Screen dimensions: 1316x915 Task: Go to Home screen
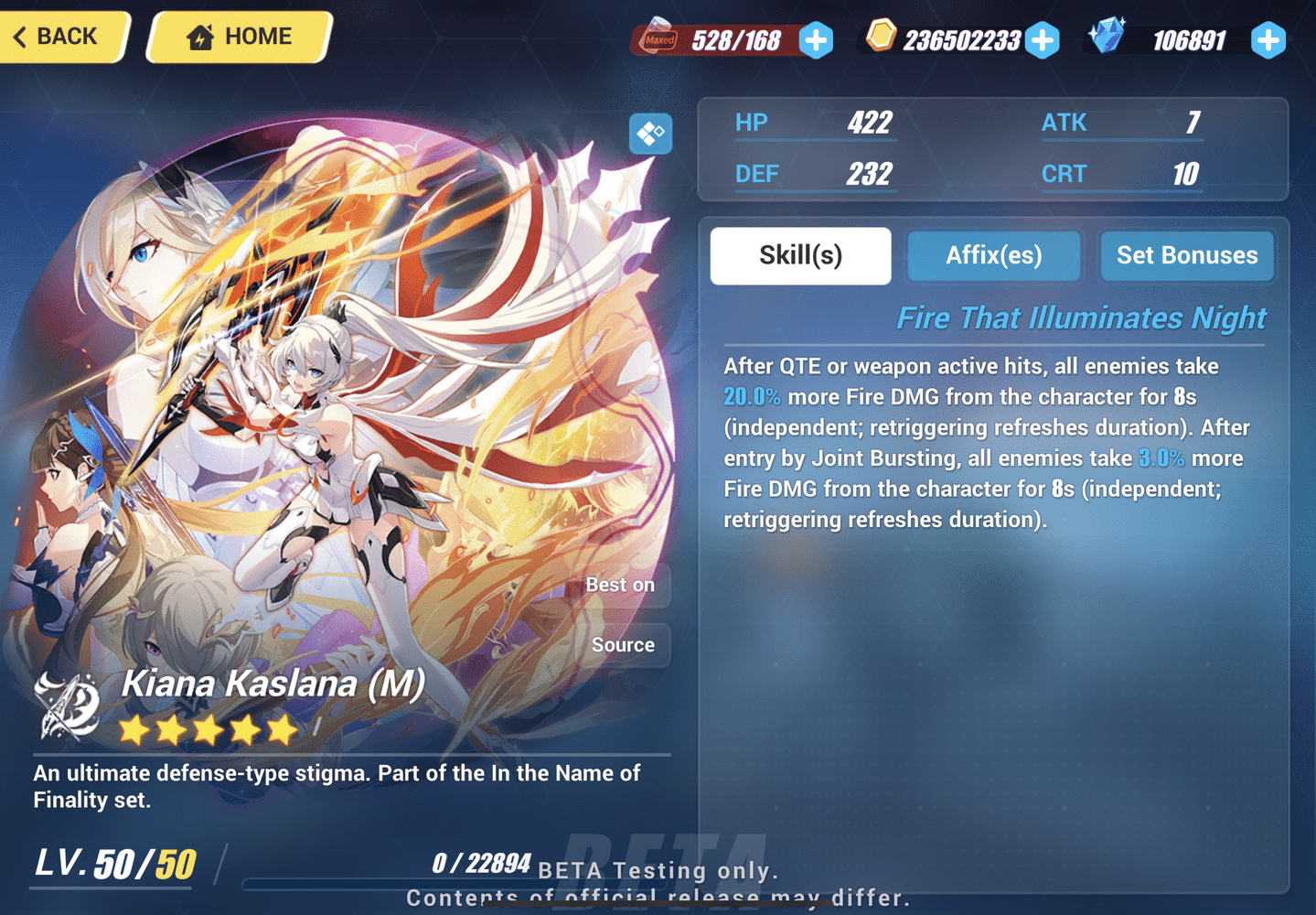(237, 36)
